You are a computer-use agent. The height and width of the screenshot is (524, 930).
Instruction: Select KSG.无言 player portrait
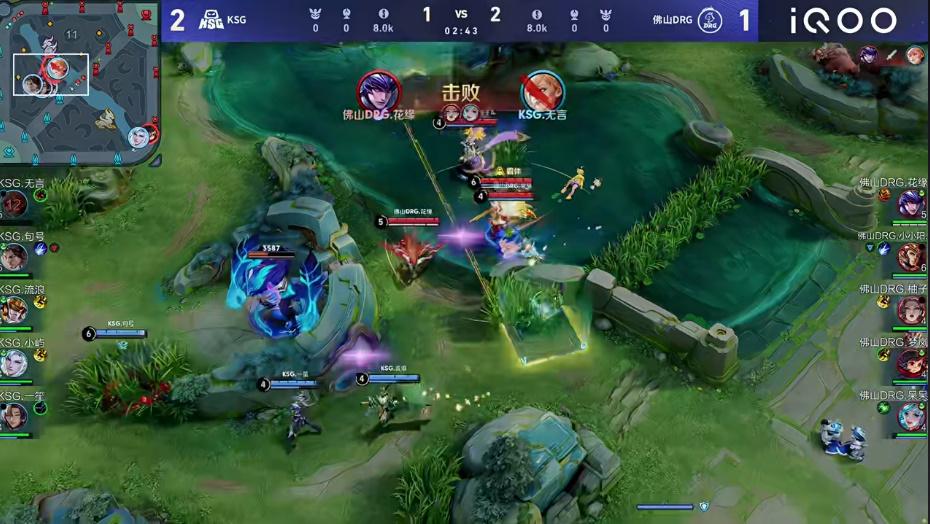pyautogui.click(x=14, y=205)
